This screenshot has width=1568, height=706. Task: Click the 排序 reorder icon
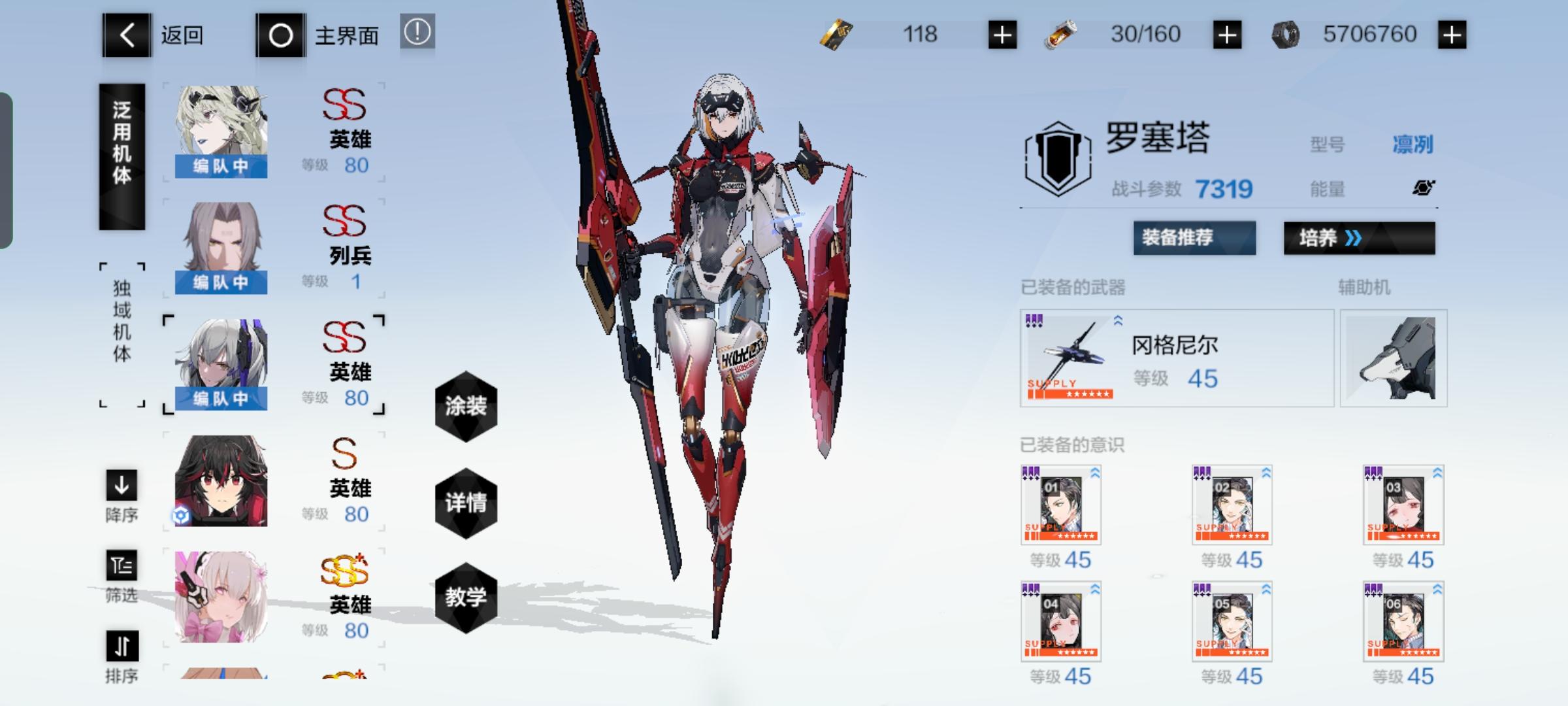point(122,648)
